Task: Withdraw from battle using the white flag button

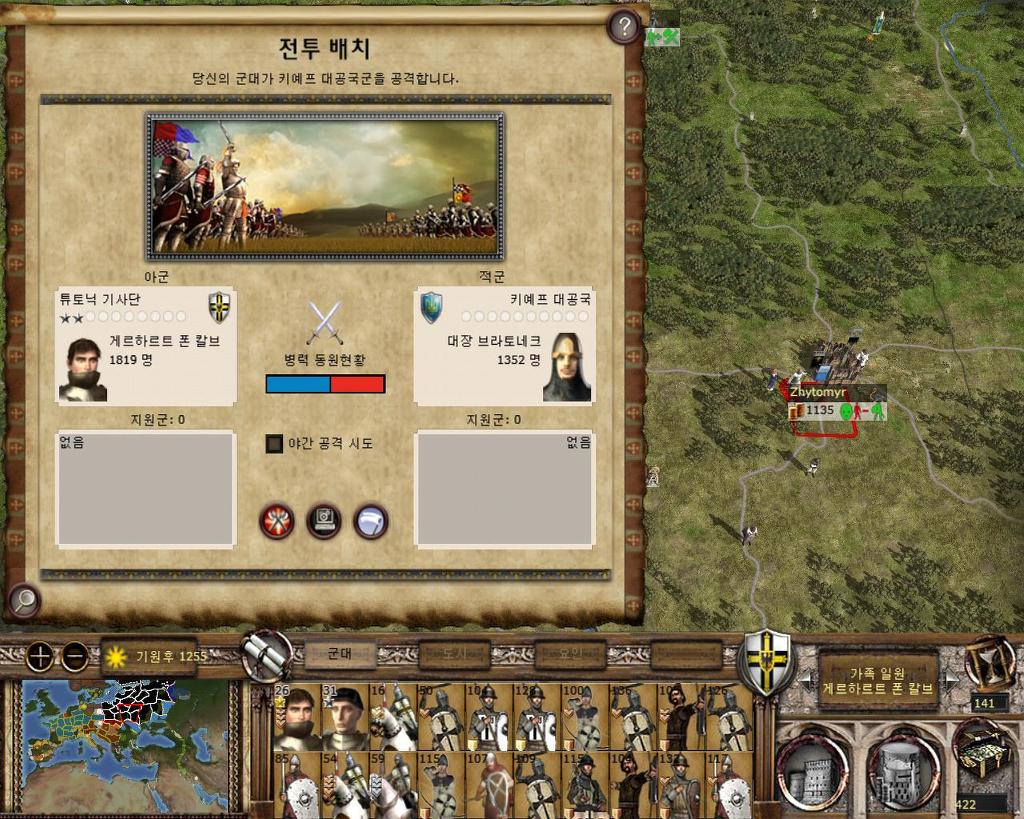Action: pos(371,521)
